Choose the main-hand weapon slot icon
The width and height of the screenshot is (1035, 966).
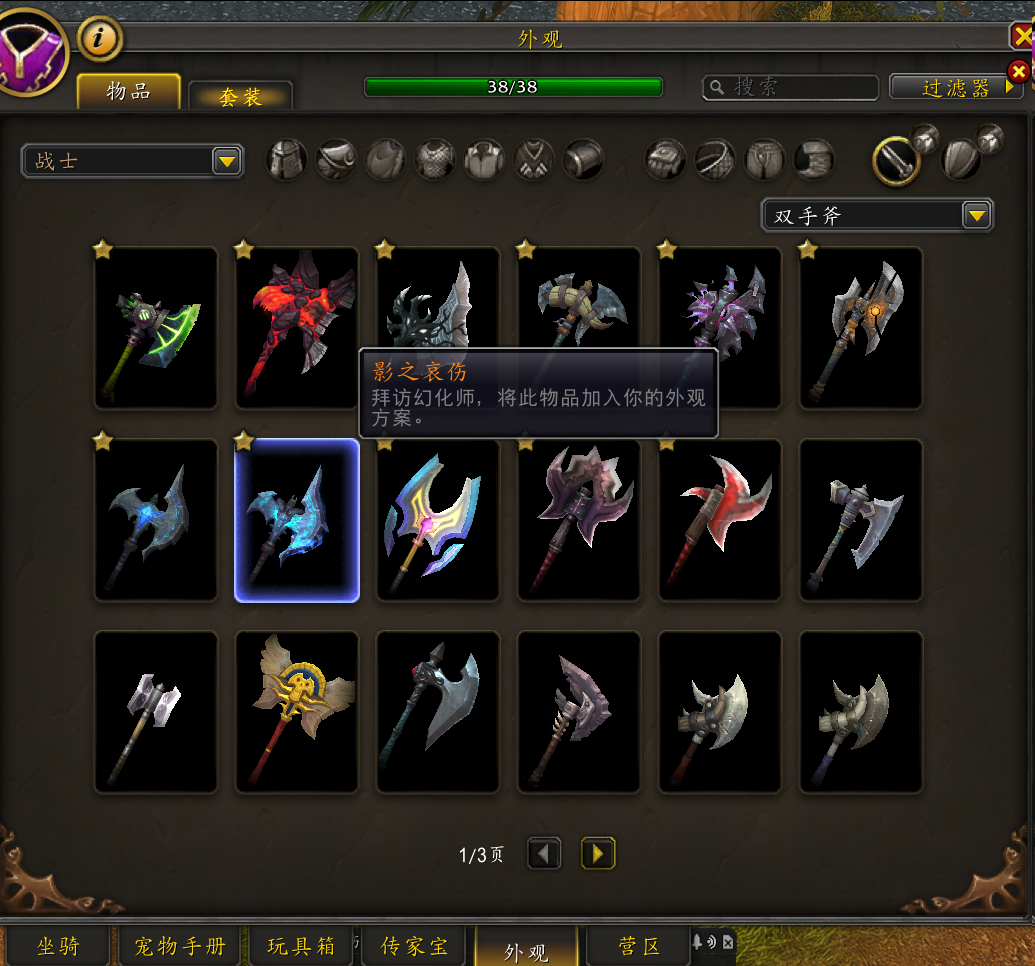tap(896, 160)
